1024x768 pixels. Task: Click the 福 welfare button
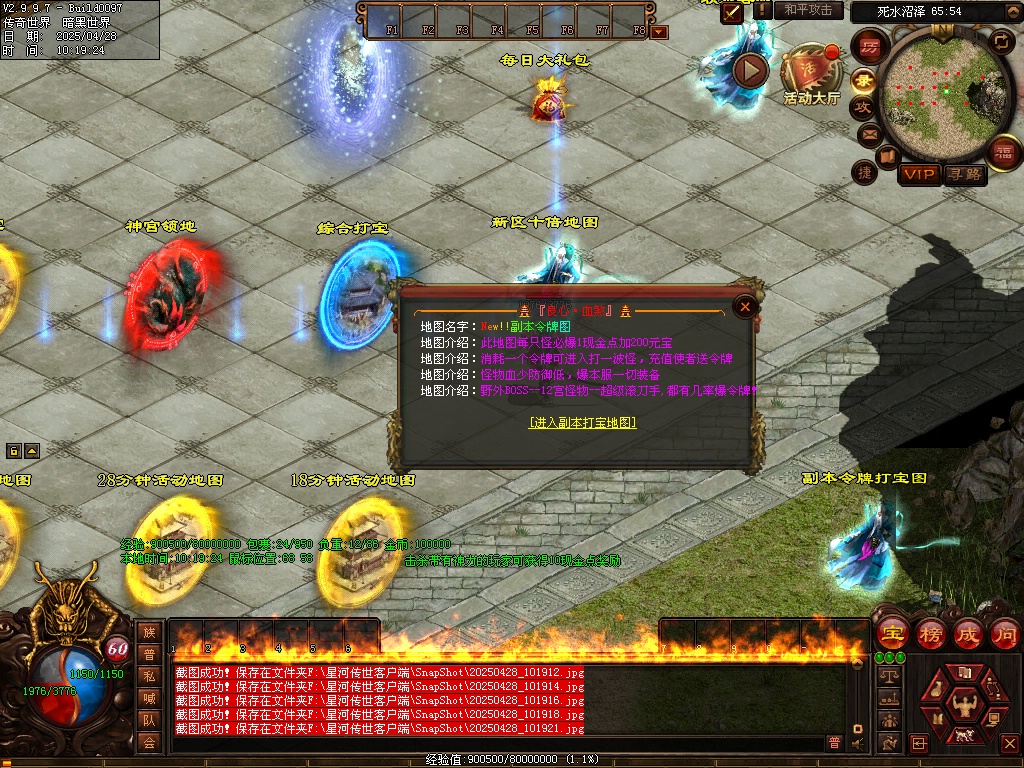[1003, 152]
